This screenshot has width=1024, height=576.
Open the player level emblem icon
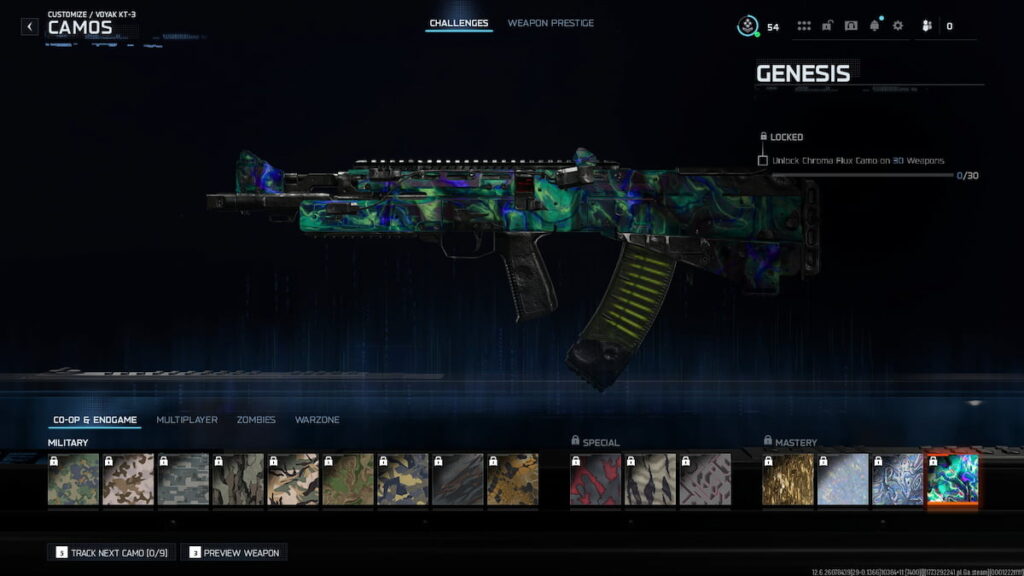748,26
